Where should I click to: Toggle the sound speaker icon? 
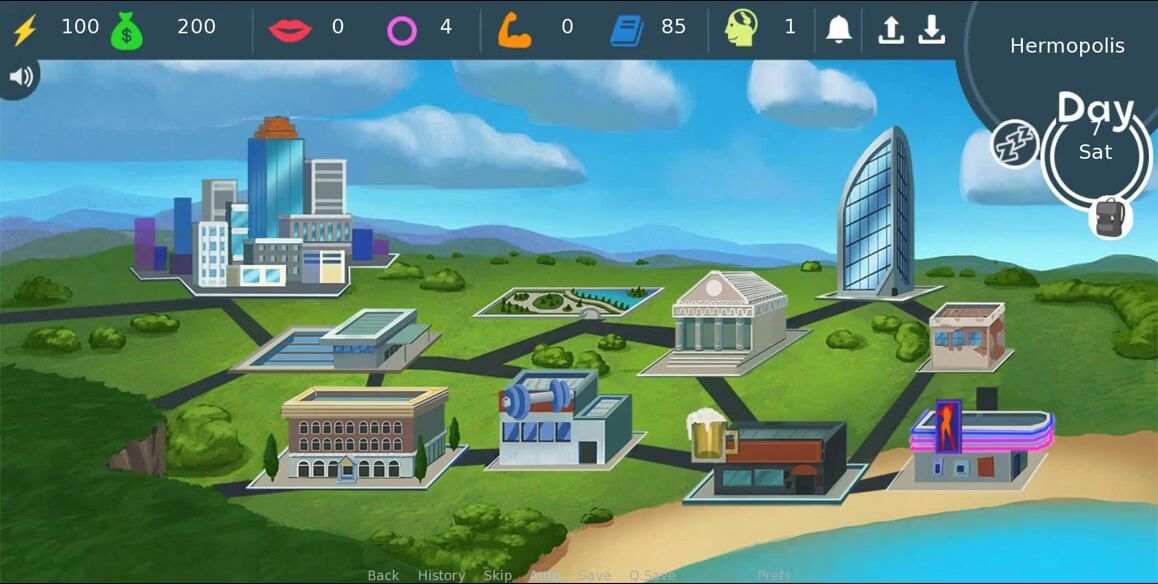click(17, 77)
